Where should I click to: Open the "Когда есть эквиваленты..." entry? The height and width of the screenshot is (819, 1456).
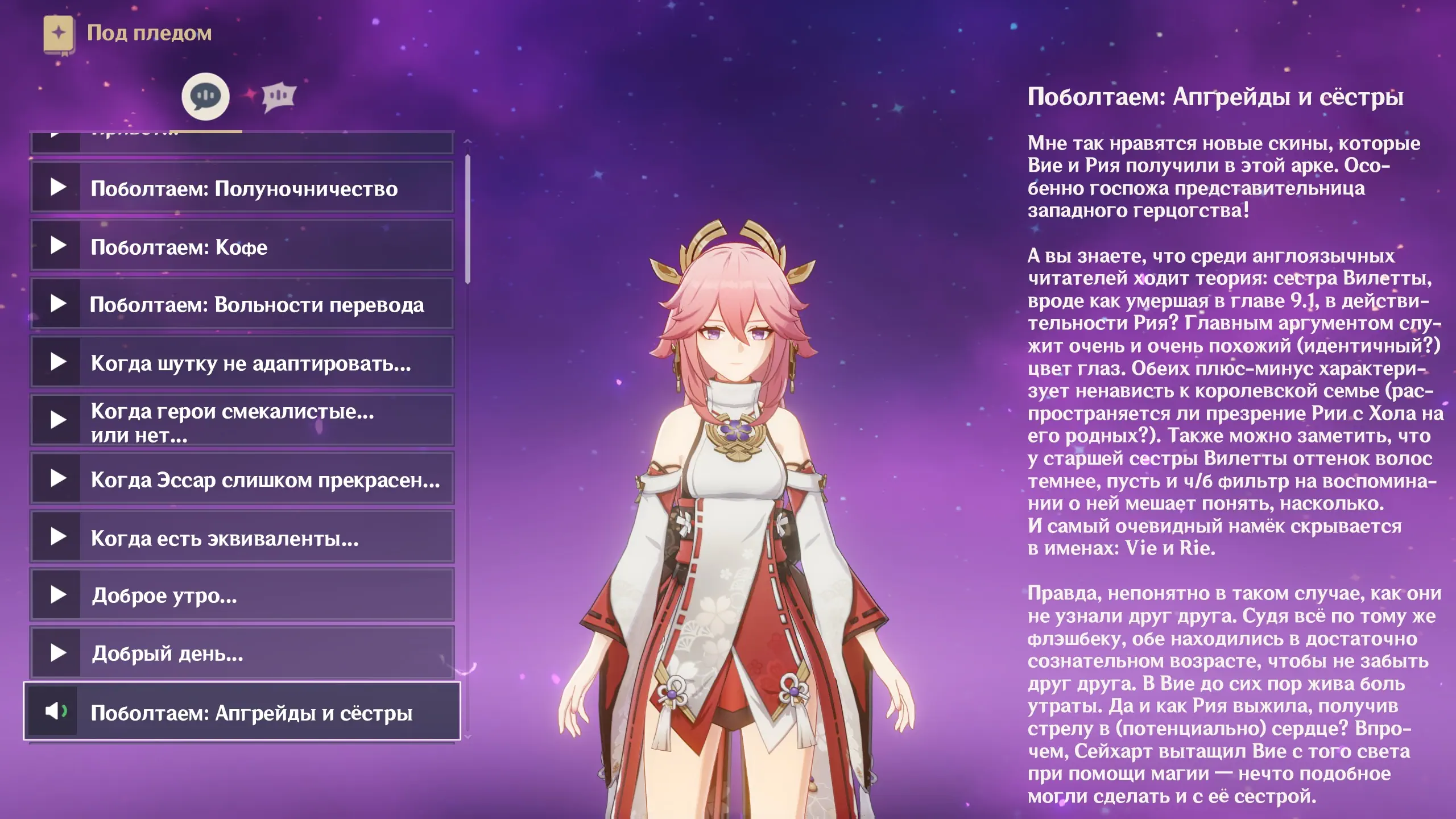click(x=242, y=537)
